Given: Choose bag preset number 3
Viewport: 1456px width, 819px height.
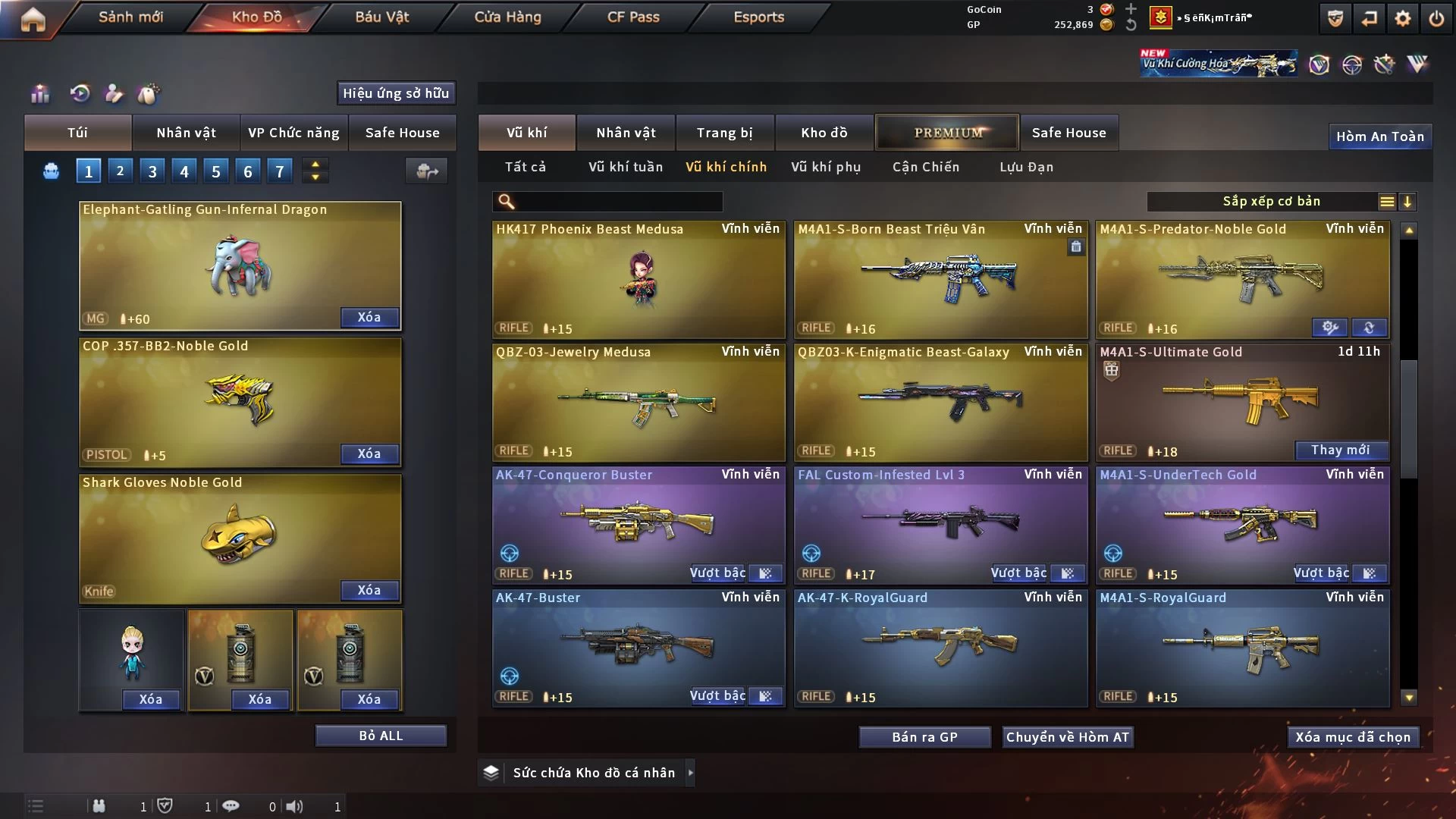Looking at the screenshot, I should tap(152, 171).
